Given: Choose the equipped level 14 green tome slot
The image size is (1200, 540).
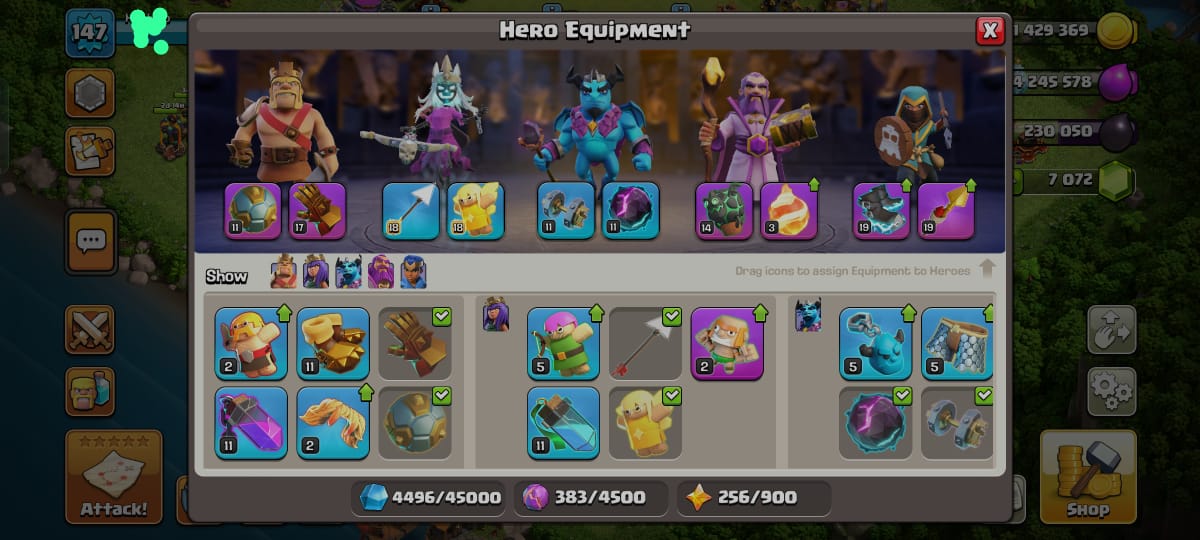Looking at the screenshot, I should click(724, 211).
